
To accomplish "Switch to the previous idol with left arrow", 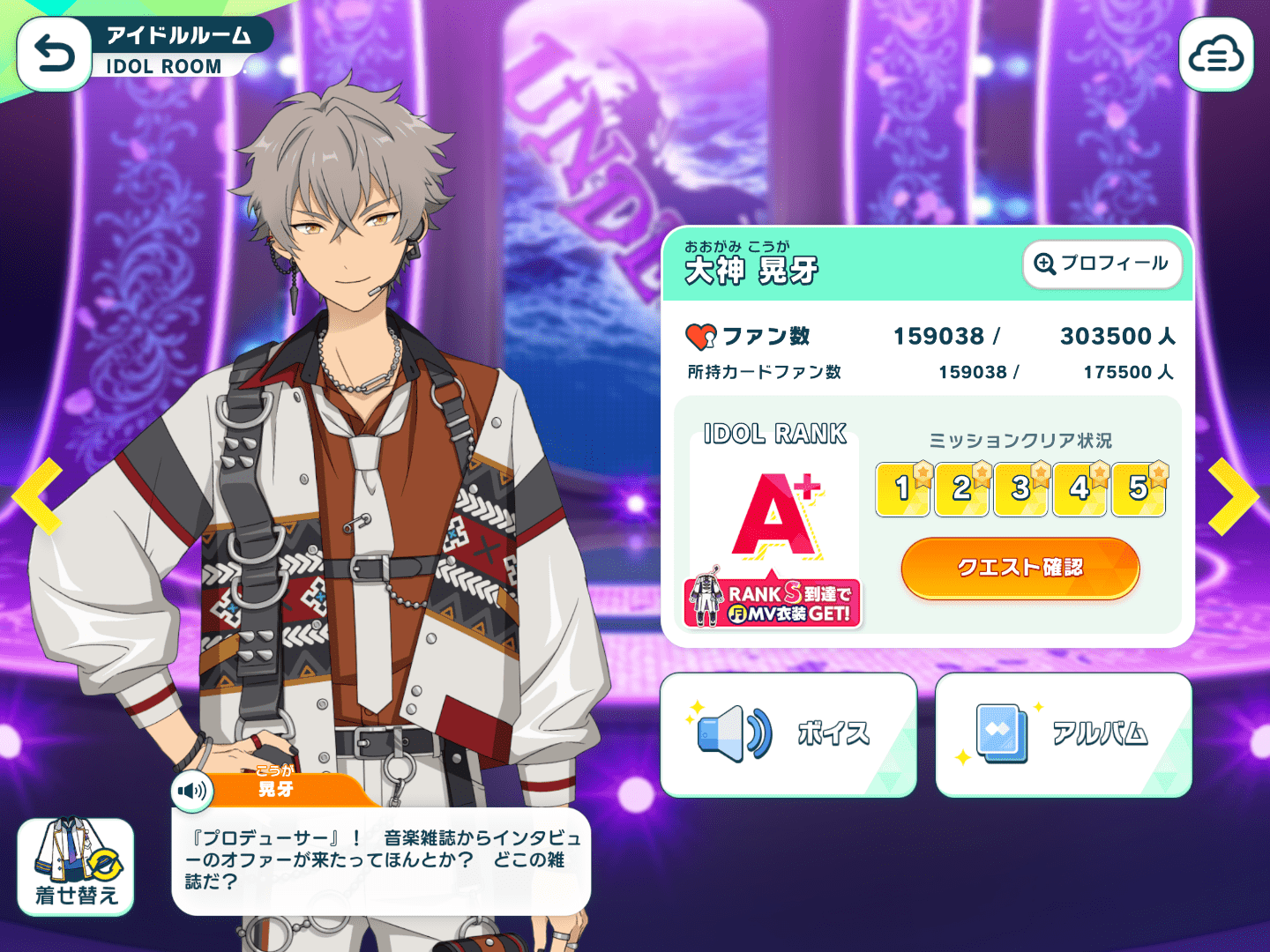I will 38,496.
